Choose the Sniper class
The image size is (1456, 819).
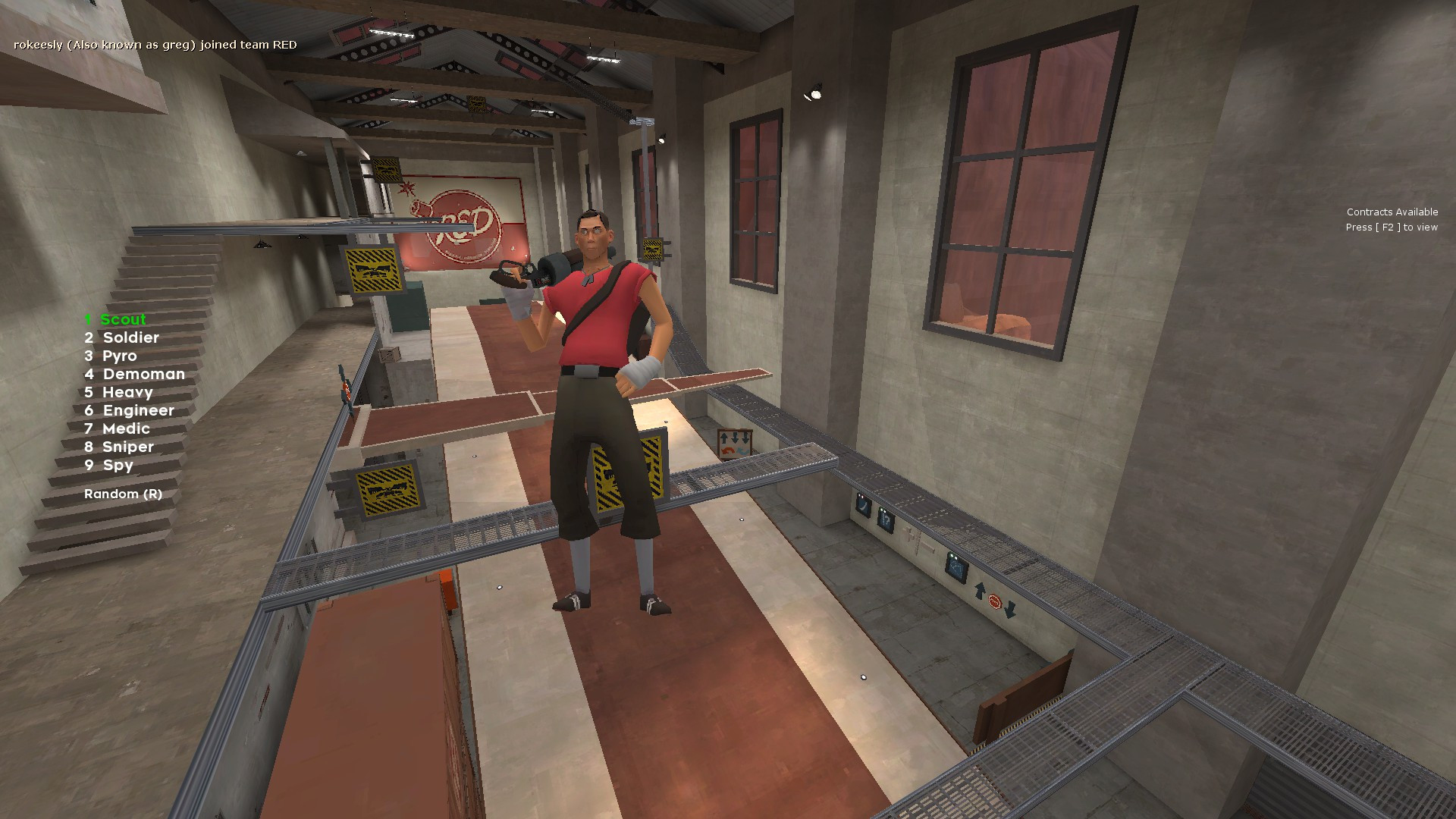[x=127, y=447]
